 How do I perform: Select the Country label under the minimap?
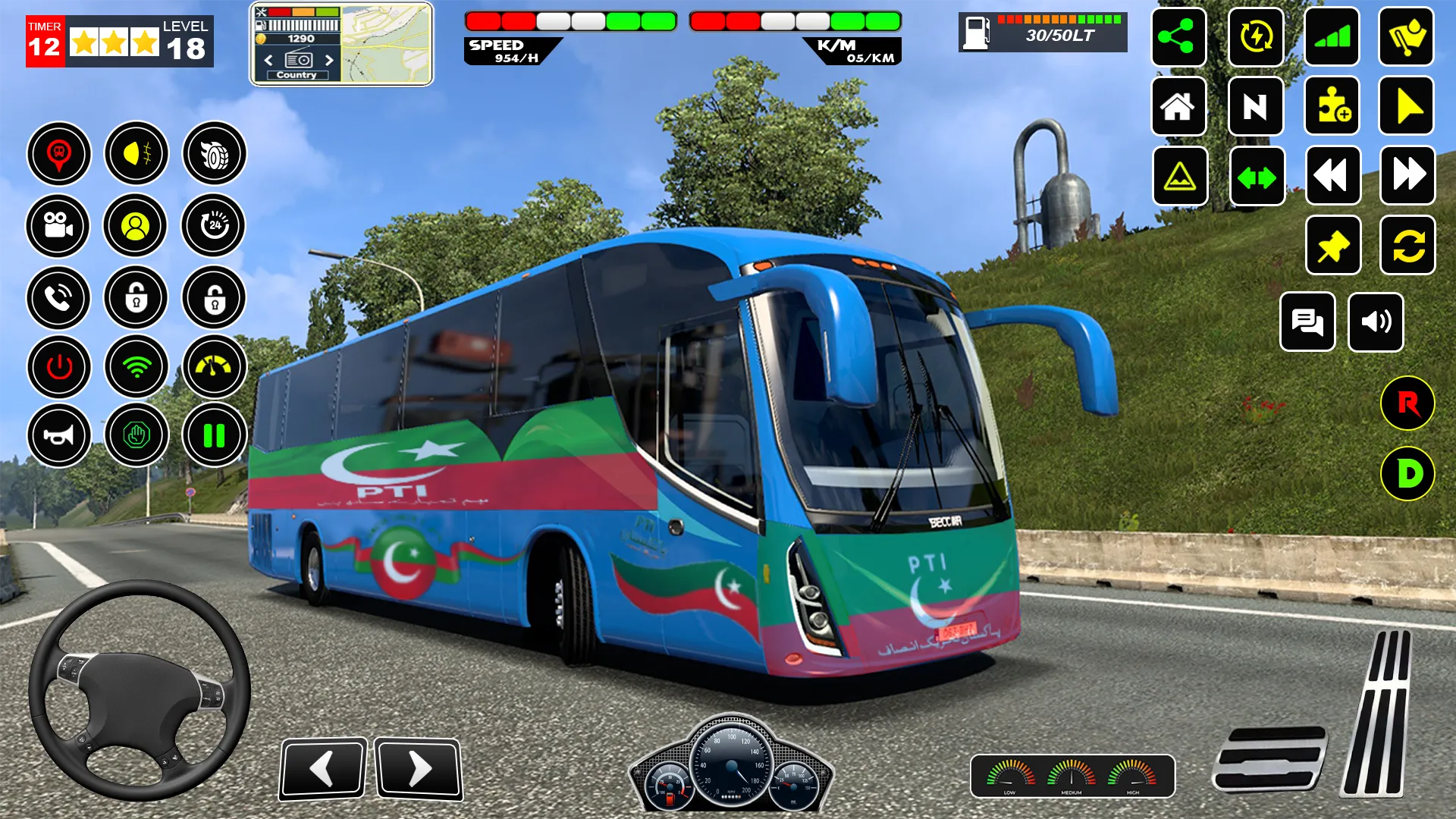(297, 75)
